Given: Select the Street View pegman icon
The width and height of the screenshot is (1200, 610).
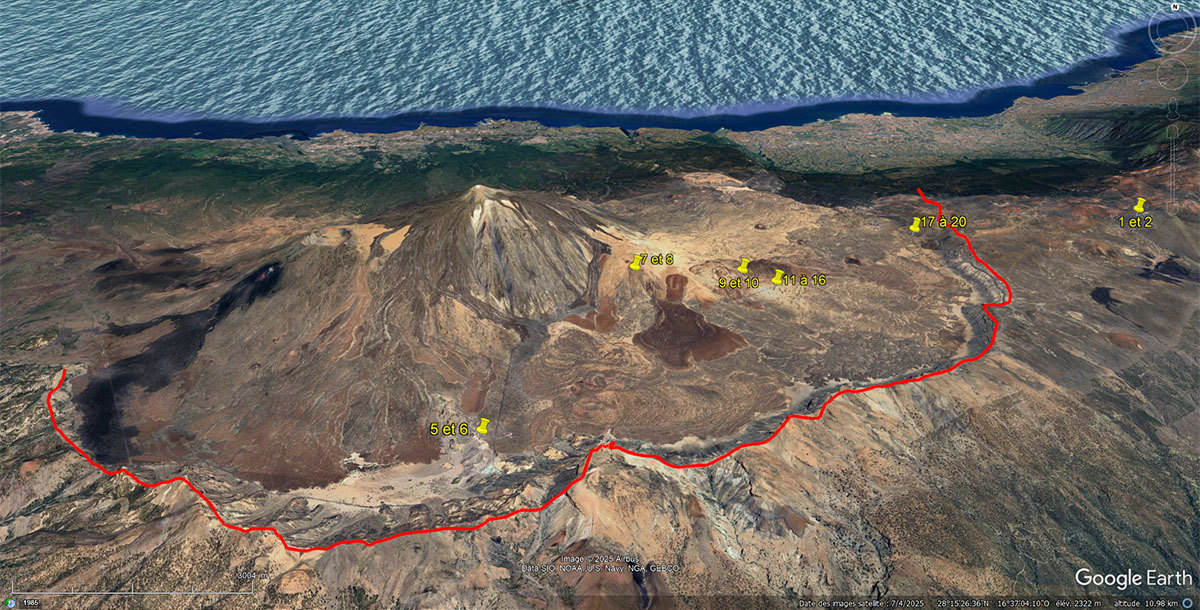Looking at the screenshot, I should [1174, 108].
